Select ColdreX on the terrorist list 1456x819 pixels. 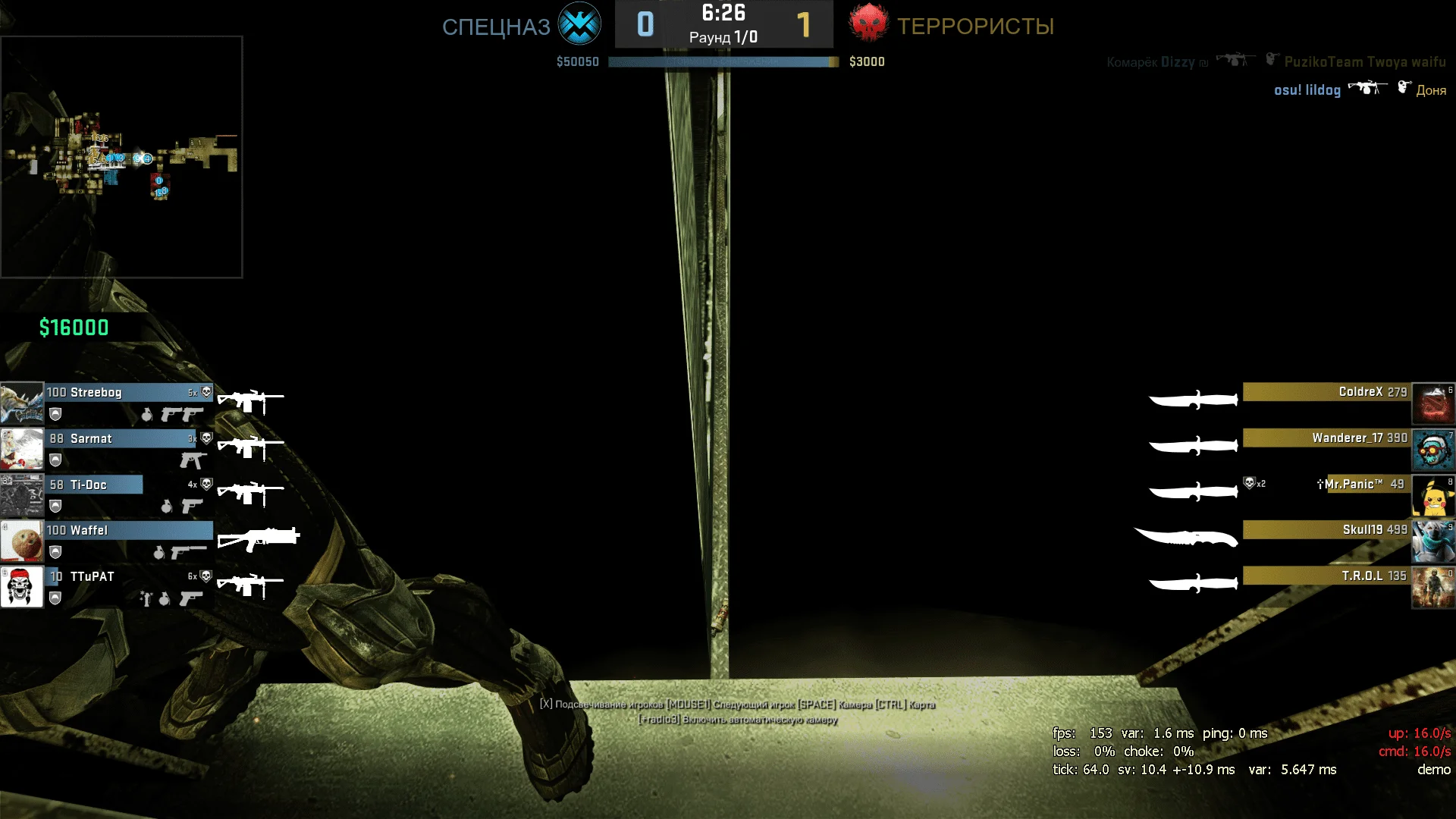tap(1327, 392)
